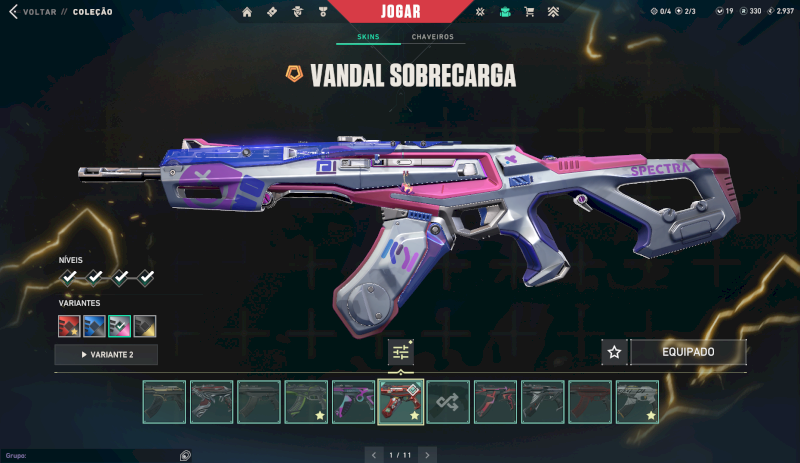
Task: Choose the blue variant swatch
Action: click(94, 326)
